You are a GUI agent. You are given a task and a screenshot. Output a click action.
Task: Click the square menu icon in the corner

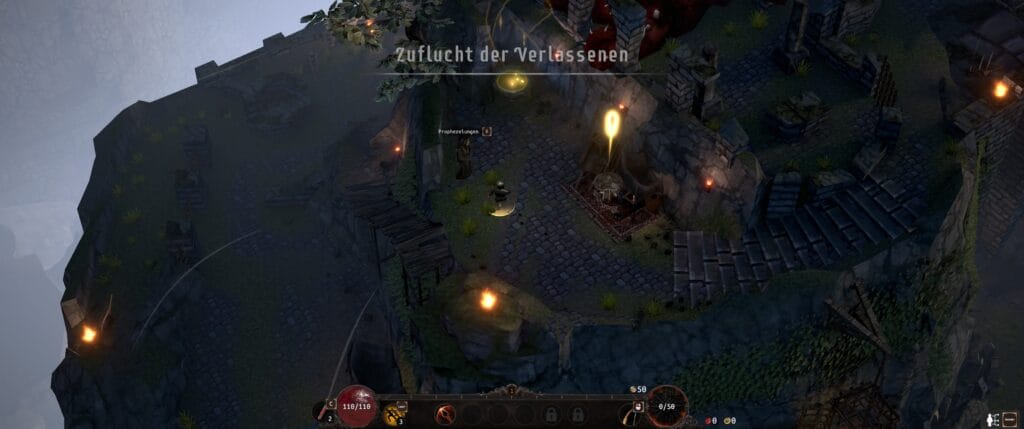point(1010,420)
